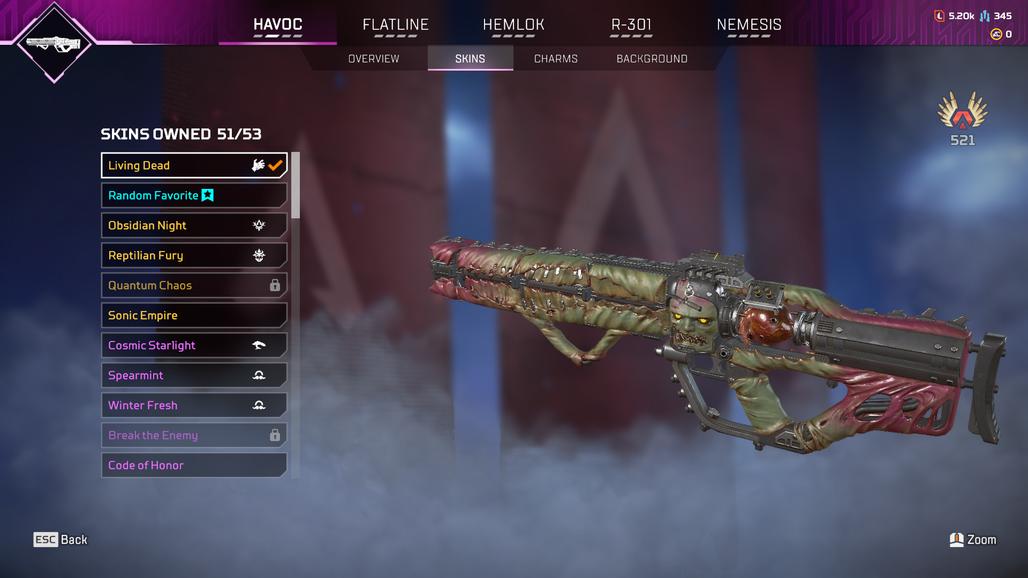Viewport: 1028px width, 578px height.
Task: Choose the Cosmic Starlight skin
Action: [x=194, y=346]
